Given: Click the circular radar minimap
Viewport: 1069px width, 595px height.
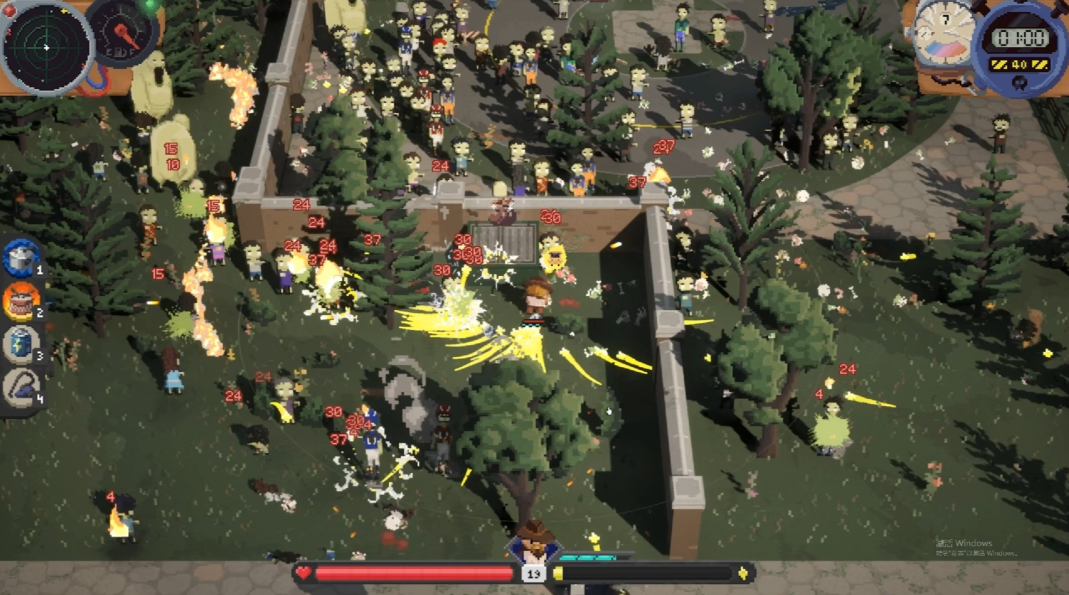Looking at the screenshot, I should 46,46.
